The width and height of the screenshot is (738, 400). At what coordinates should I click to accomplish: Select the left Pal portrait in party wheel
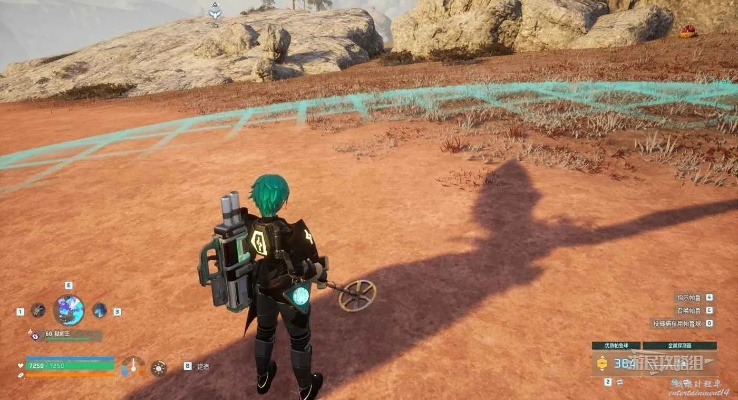38,311
